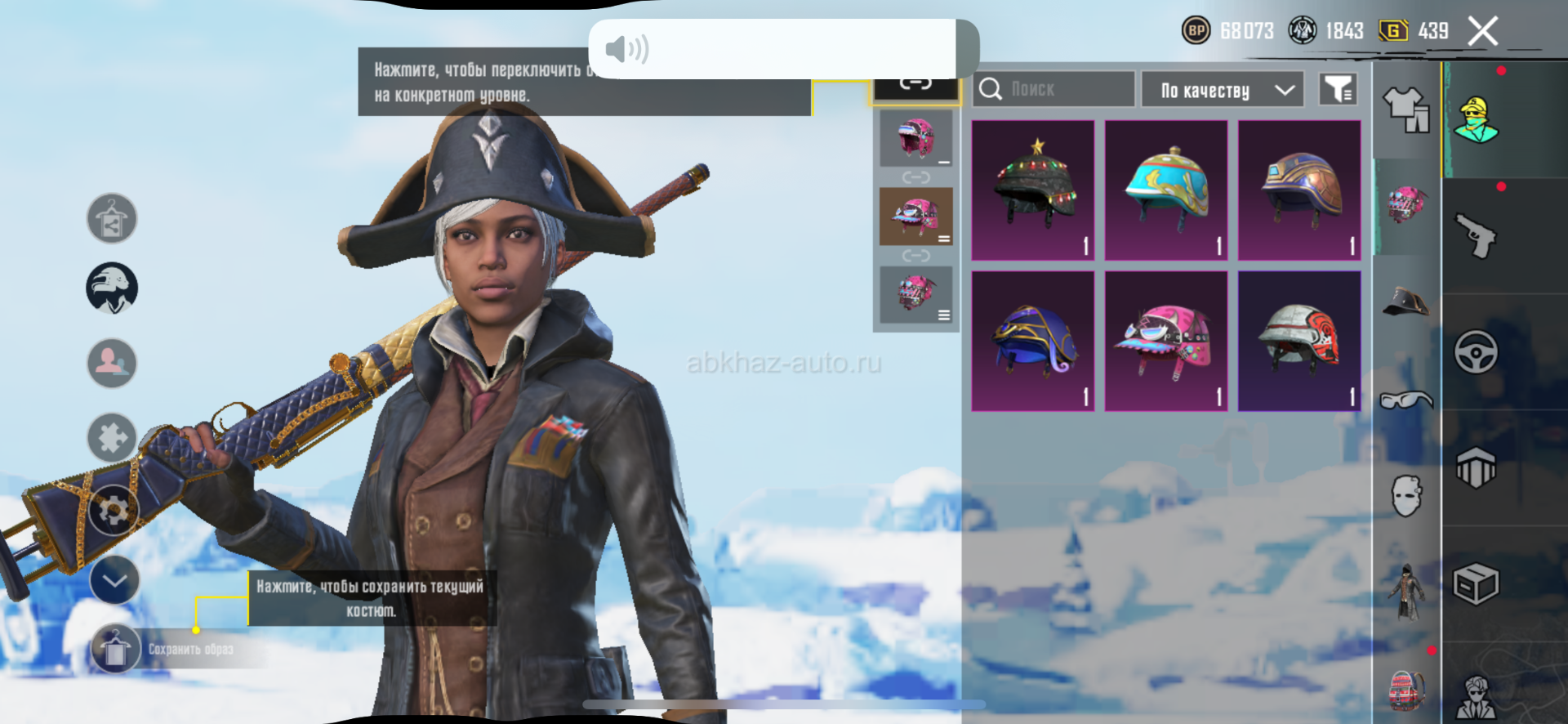This screenshot has width=1568, height=724.
Task: Choose the white and red helmet skin
Action: click(x=1299, y=342)
